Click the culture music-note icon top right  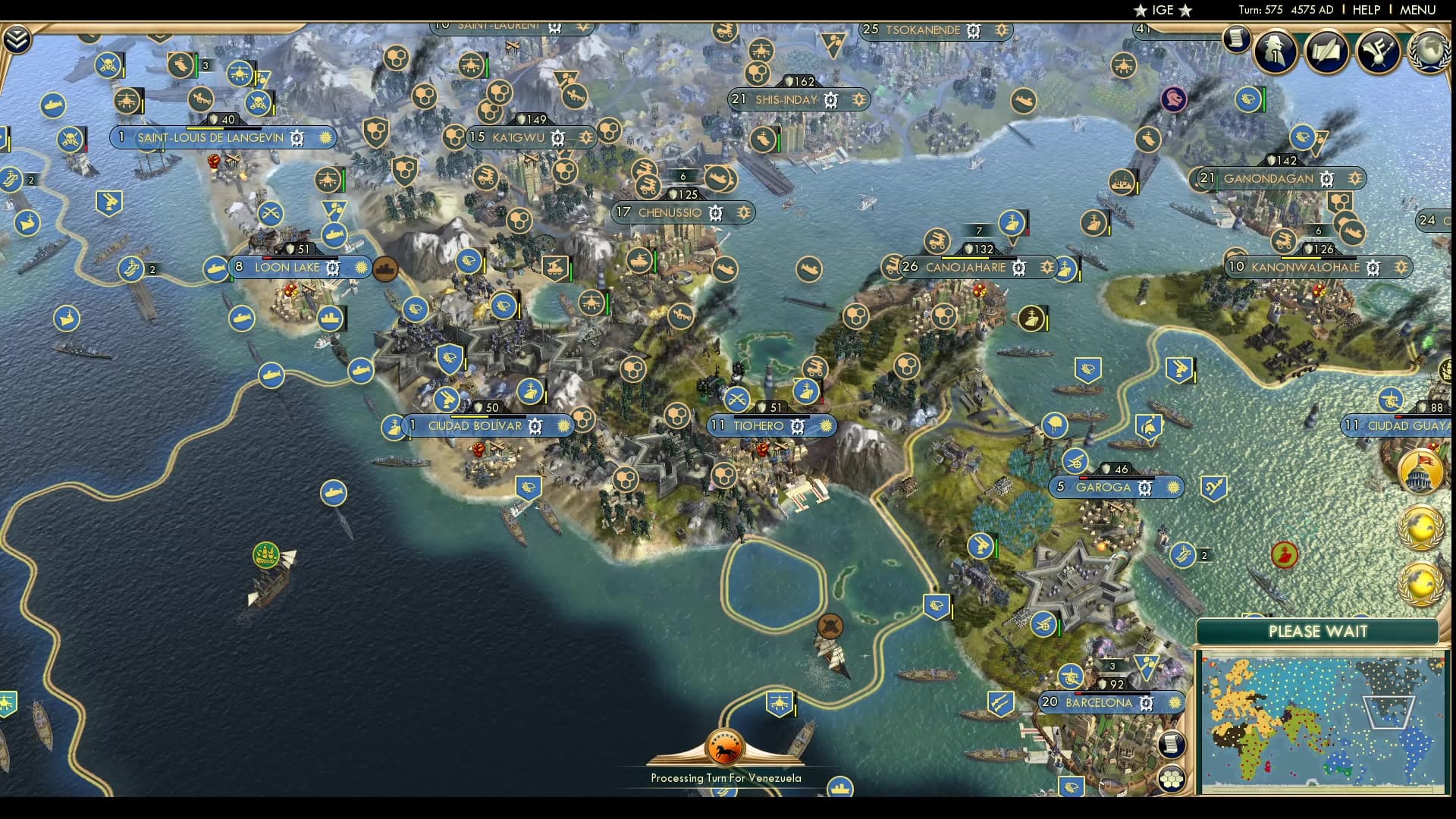tap(1376, 52)
